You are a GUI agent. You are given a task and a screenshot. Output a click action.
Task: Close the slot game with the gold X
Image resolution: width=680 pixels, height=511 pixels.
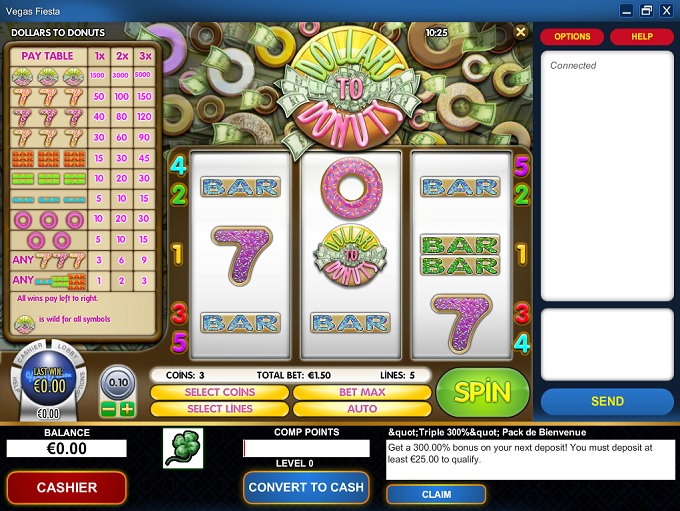coord(520,32)
